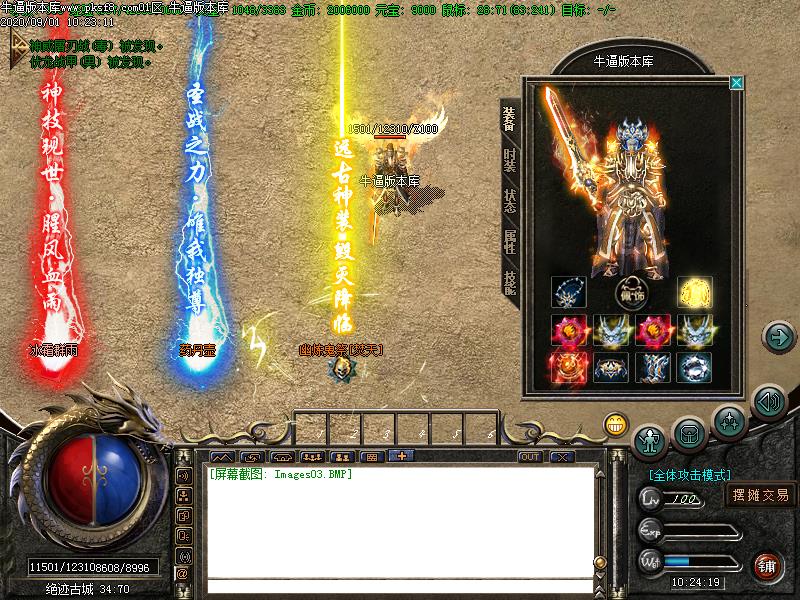Select the glowing golden medal slot
800x600 pixels.
pyautogui.click(x=694, y=292)
